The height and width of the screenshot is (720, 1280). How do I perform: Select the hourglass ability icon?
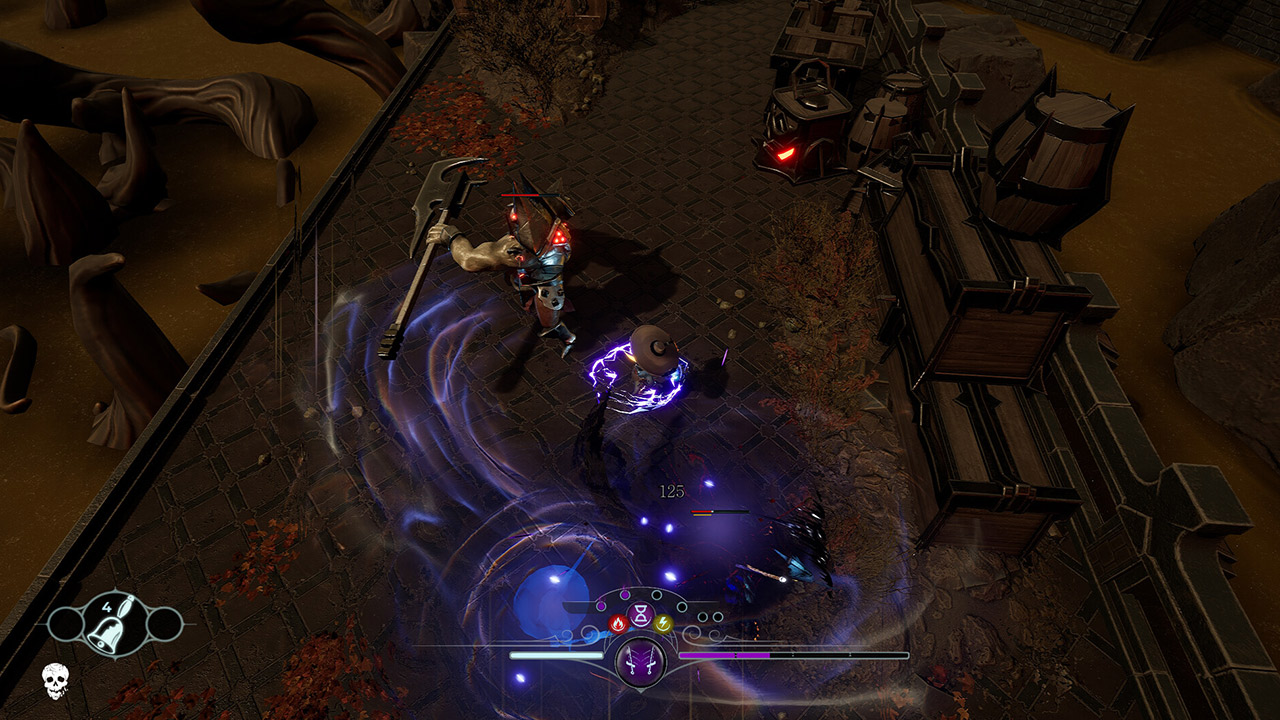pos(641,612)
